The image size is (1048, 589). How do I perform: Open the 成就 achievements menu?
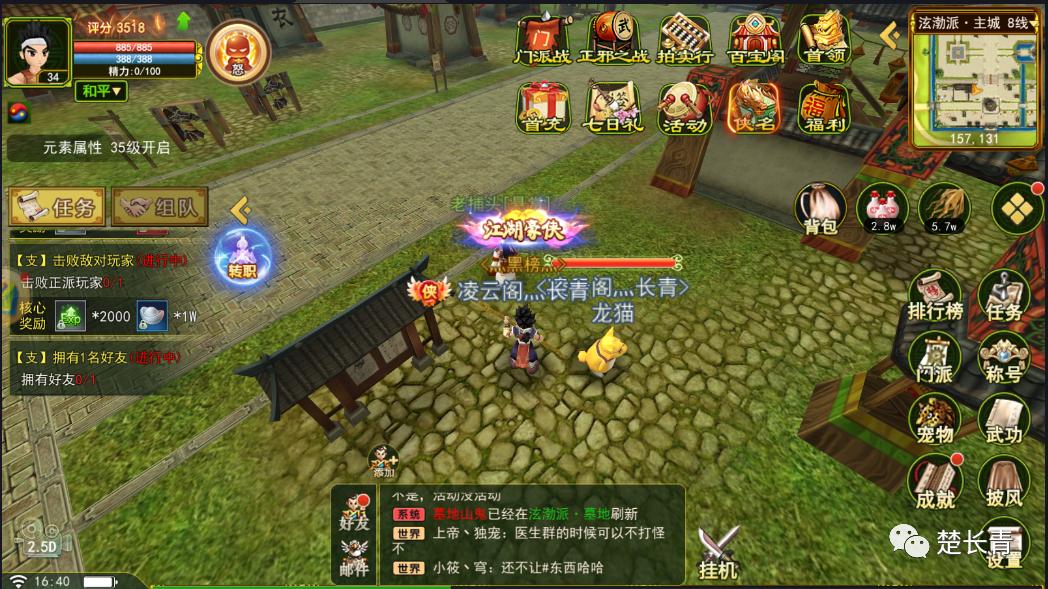934,482
